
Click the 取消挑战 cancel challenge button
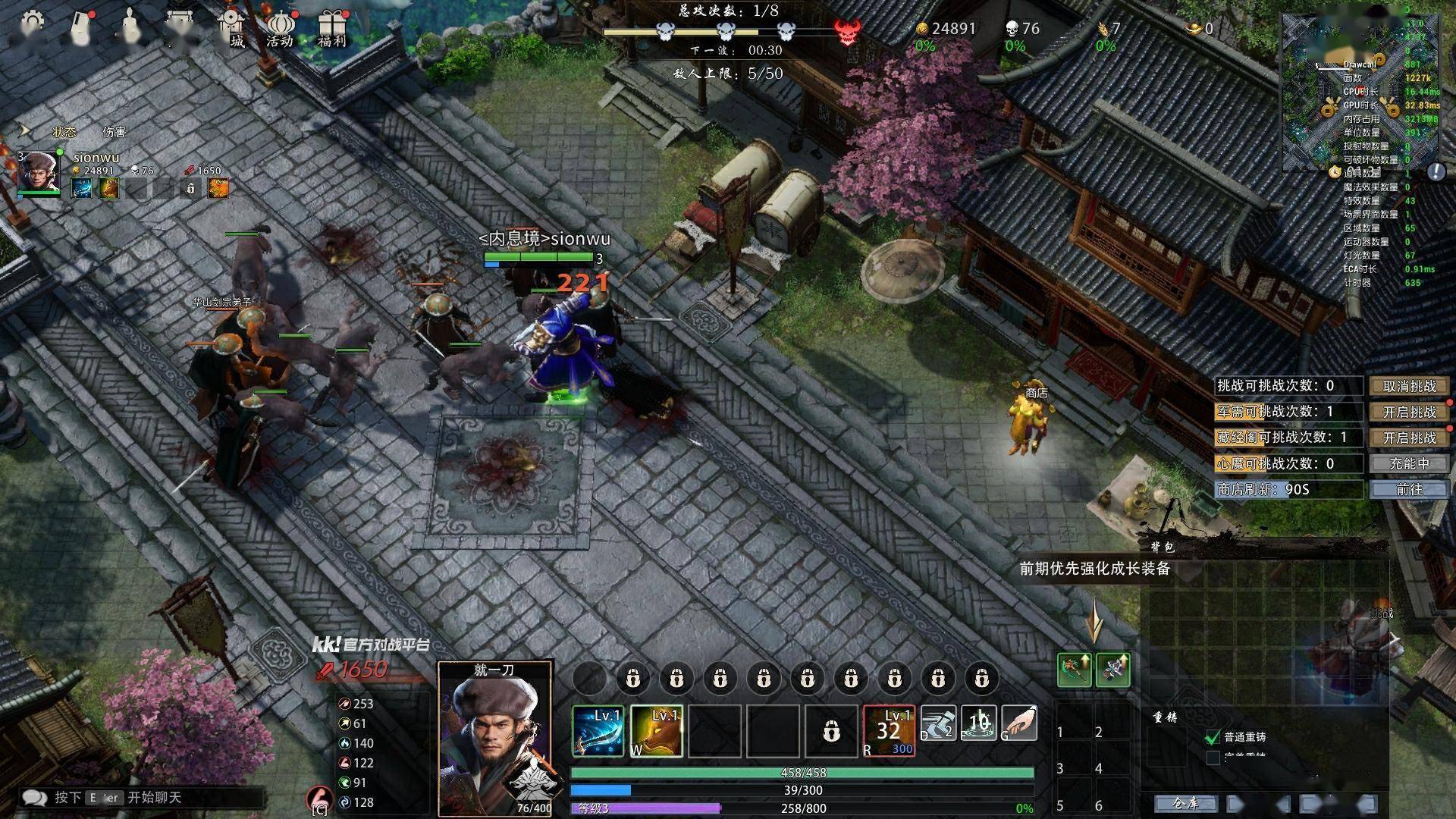1409,386
